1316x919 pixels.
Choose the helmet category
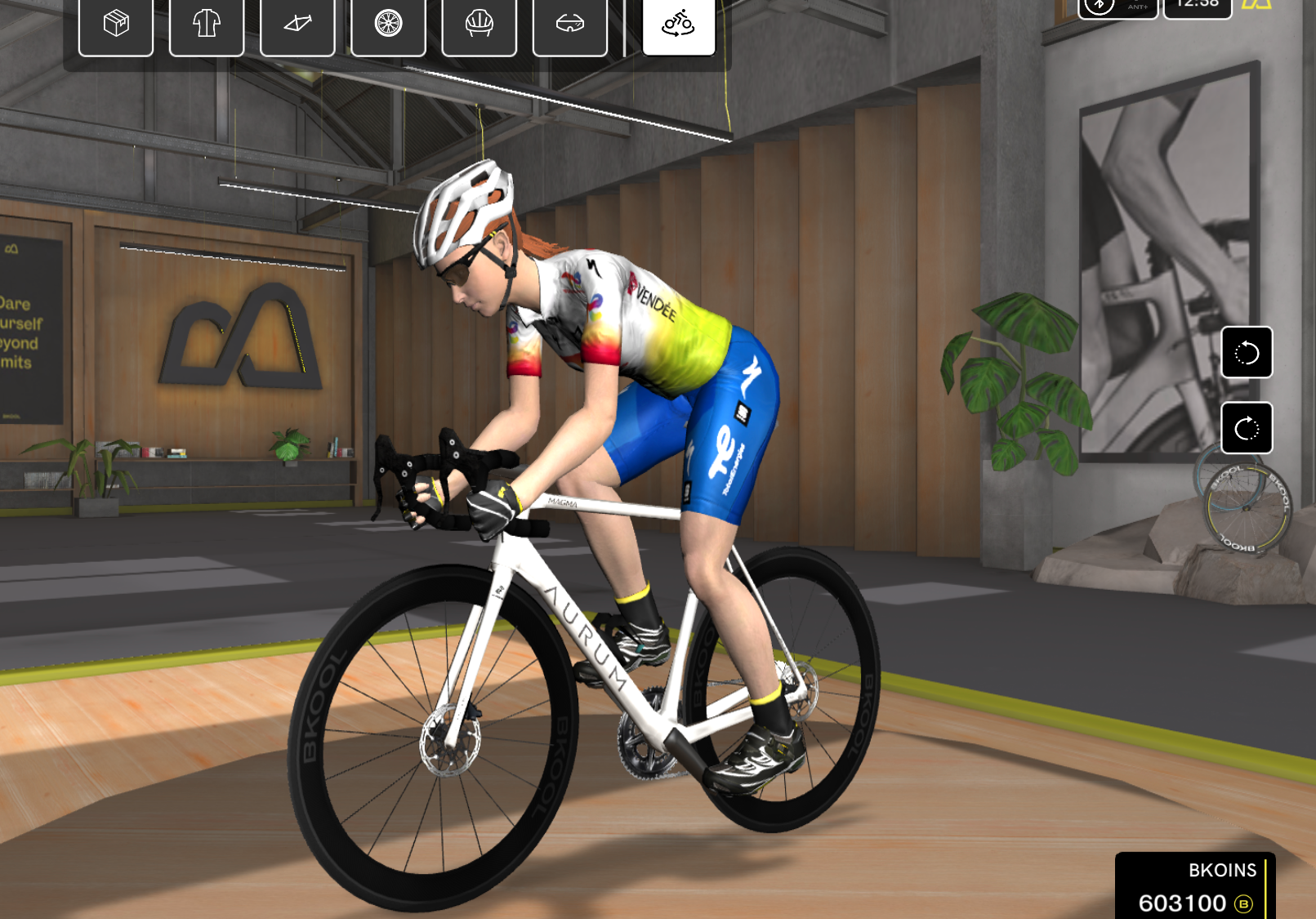479,24
